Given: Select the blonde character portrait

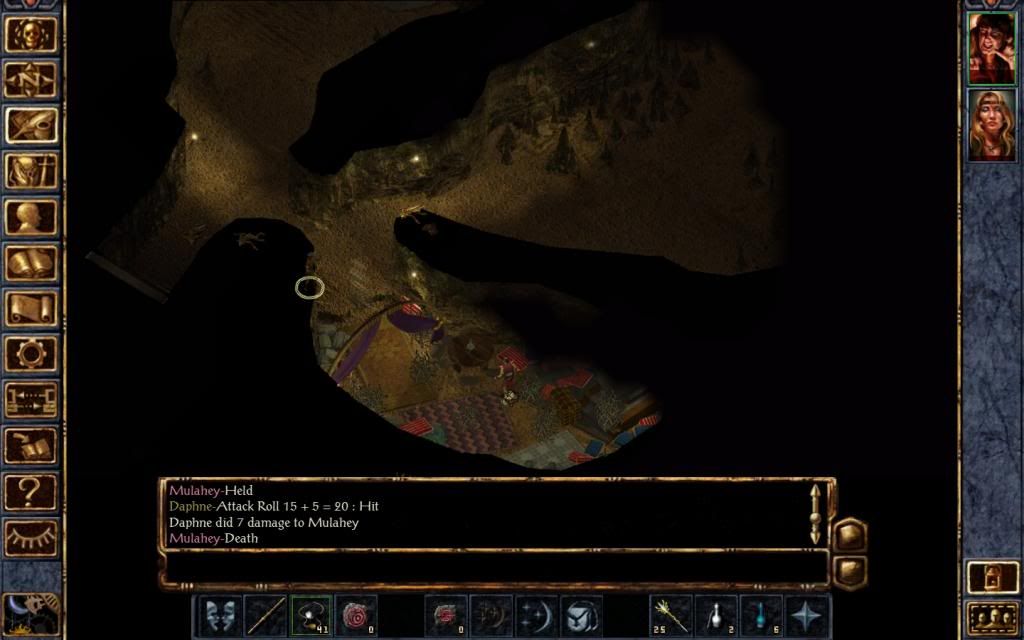Looking at the screenshot, I should [x=992, y=125].
